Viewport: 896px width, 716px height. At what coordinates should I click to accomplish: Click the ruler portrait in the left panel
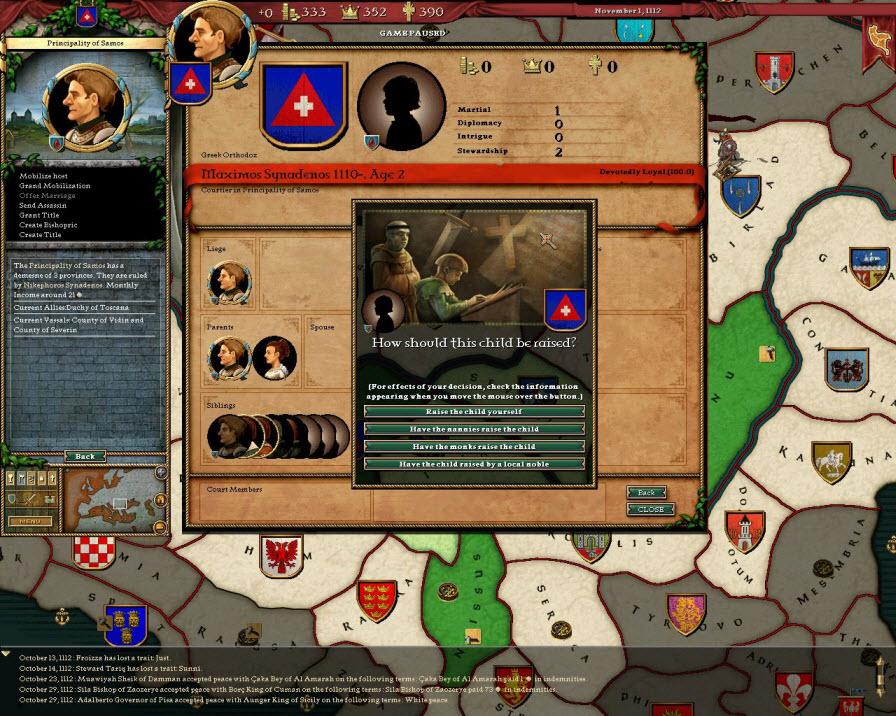point(85,105)
